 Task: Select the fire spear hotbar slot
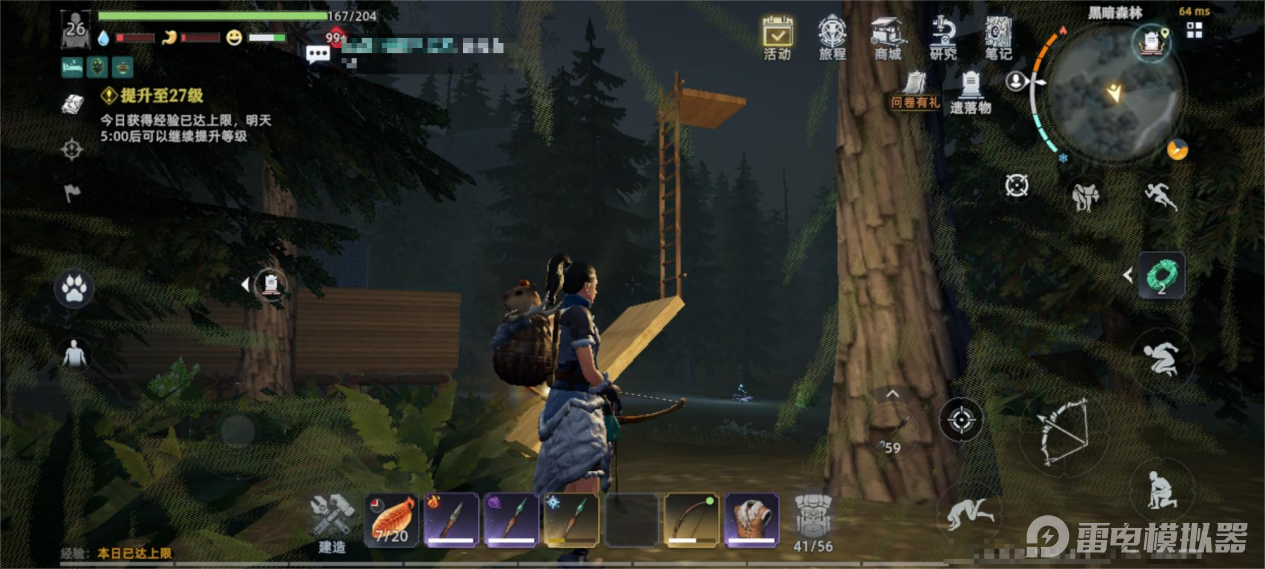[x=451, y=519]
